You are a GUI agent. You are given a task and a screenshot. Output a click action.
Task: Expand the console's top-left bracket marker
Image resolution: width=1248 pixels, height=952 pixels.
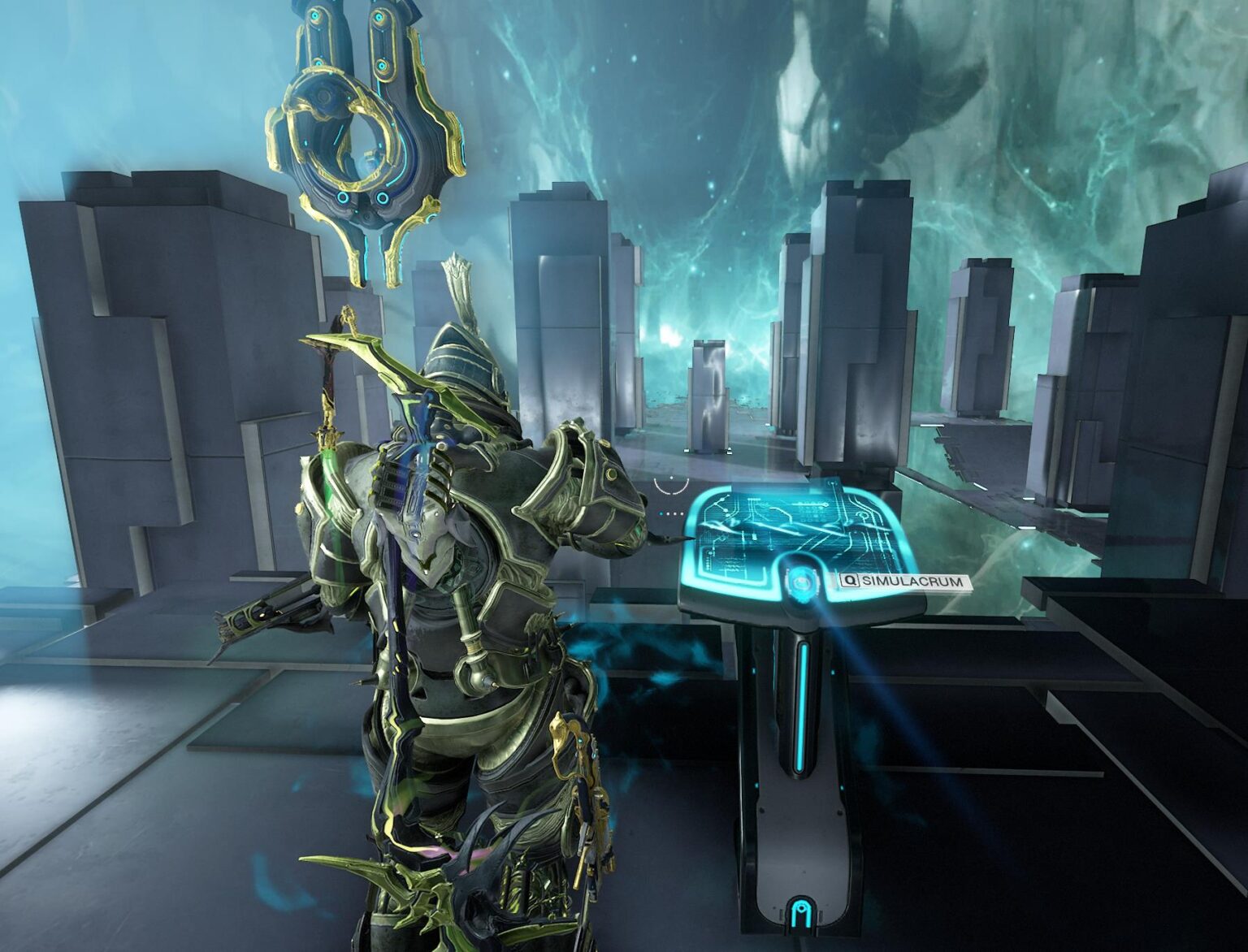coord(831,482)
